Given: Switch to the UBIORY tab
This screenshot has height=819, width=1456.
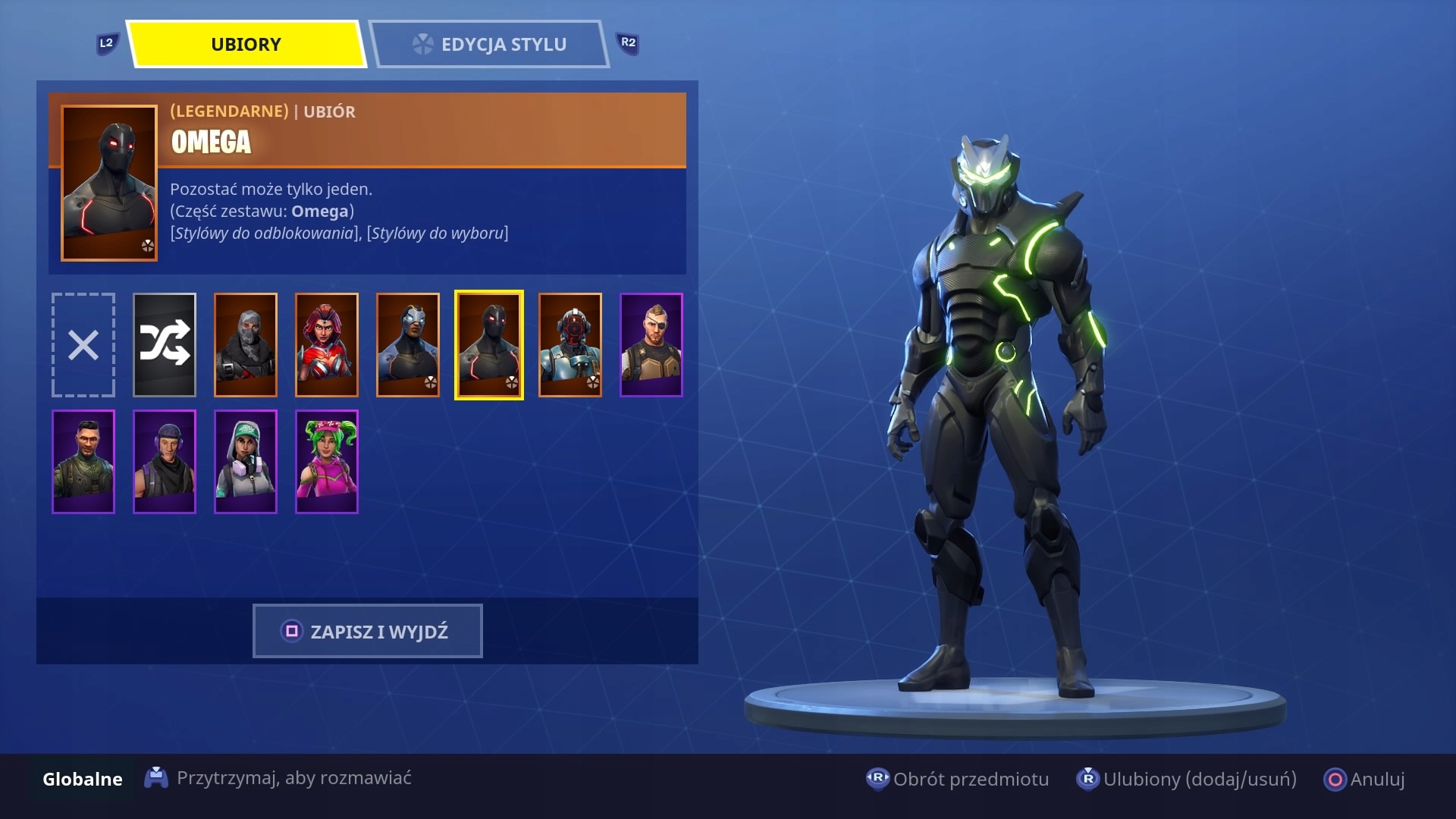Looking at the screenshot, I should pos(246,45).
